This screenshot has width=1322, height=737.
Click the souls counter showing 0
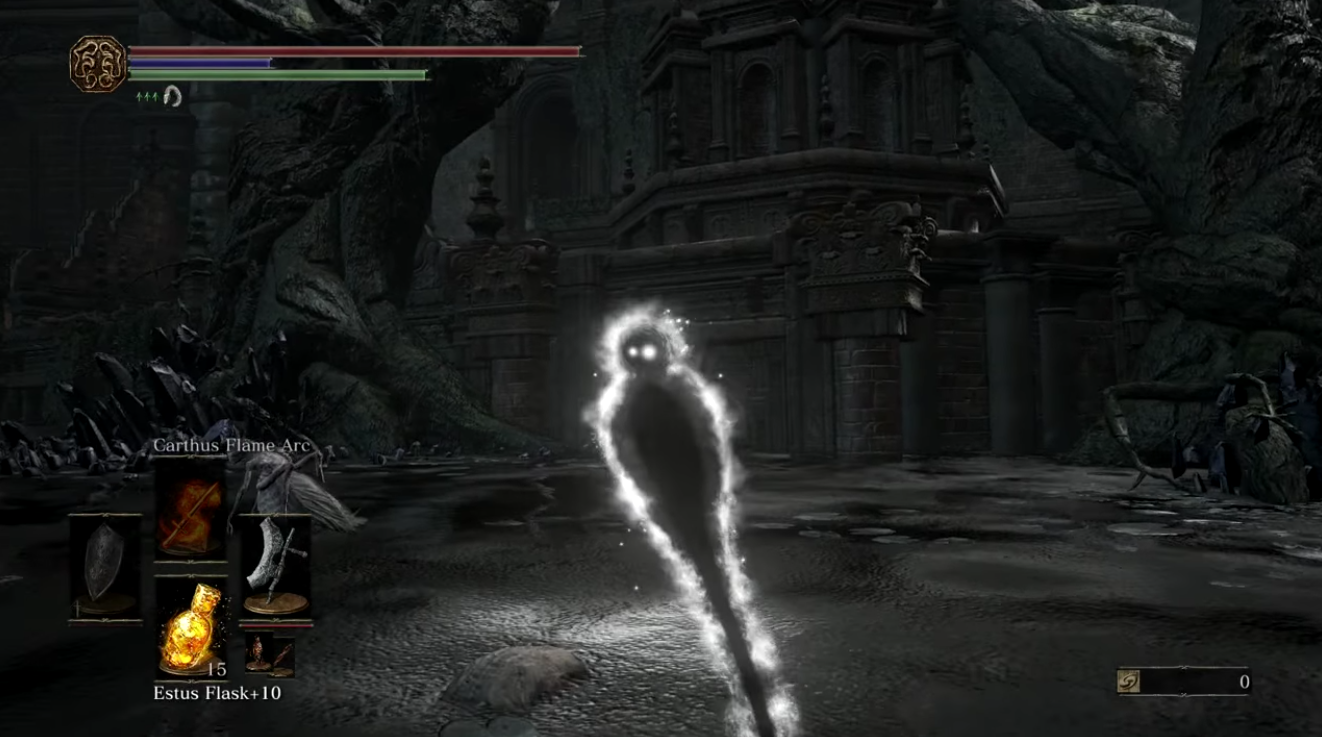(x=1245, y=679)
